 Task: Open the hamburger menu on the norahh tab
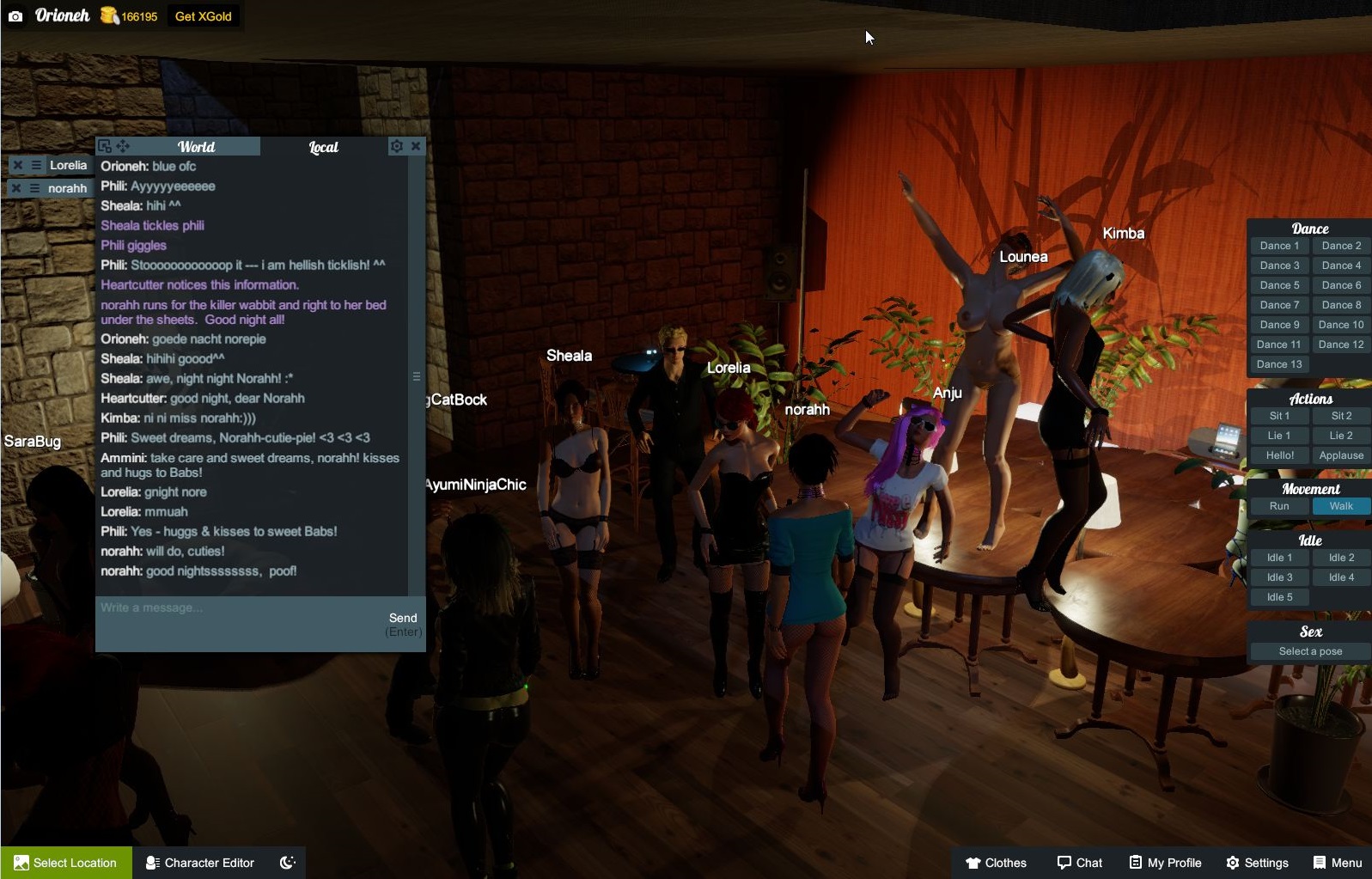click(34, 187)
